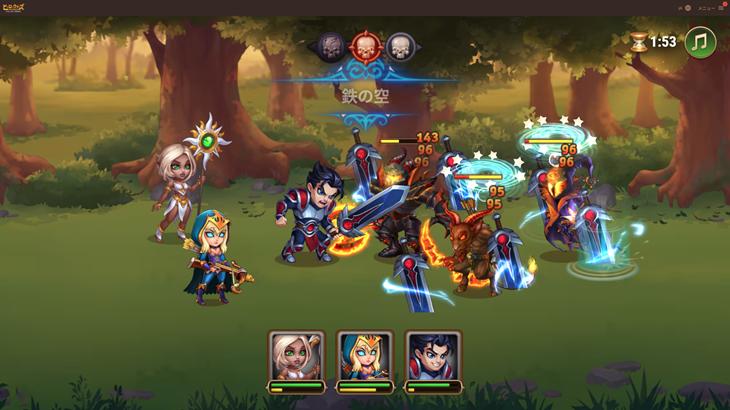Toggle the green music note button
Screen dimensions: 730x410
pos(700,42)
